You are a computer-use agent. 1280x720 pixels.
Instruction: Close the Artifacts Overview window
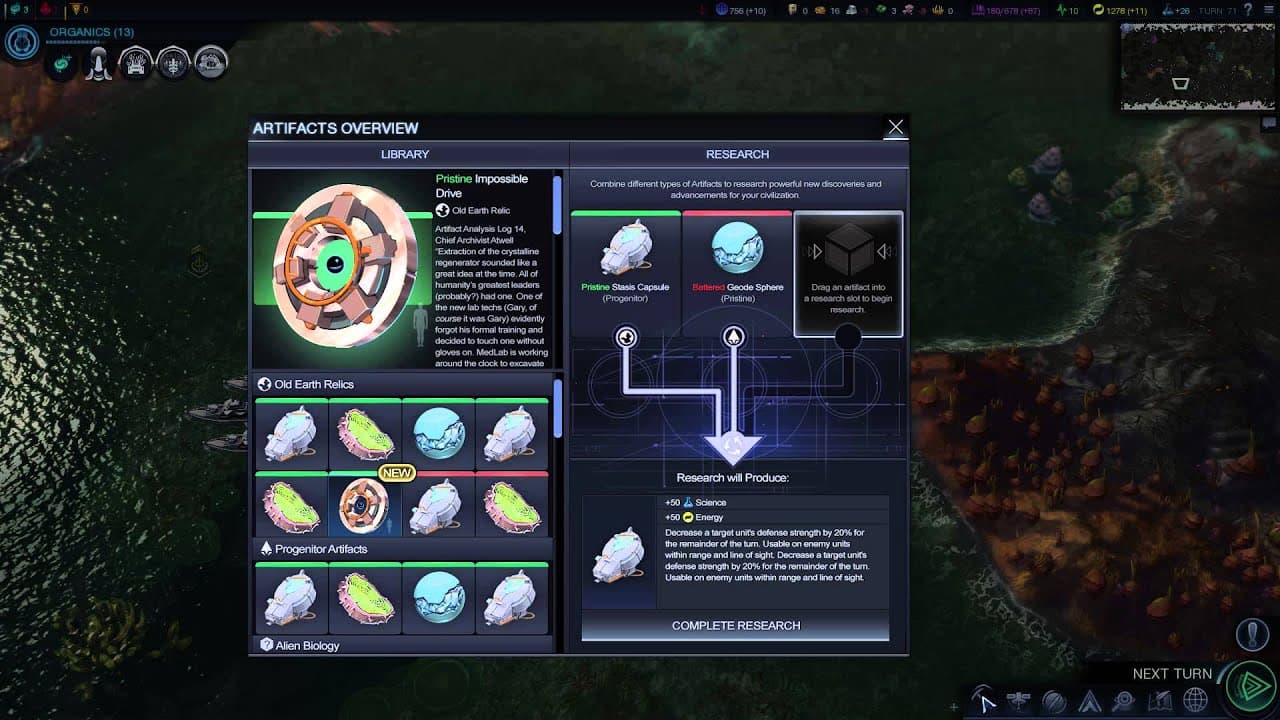[895, 127]
